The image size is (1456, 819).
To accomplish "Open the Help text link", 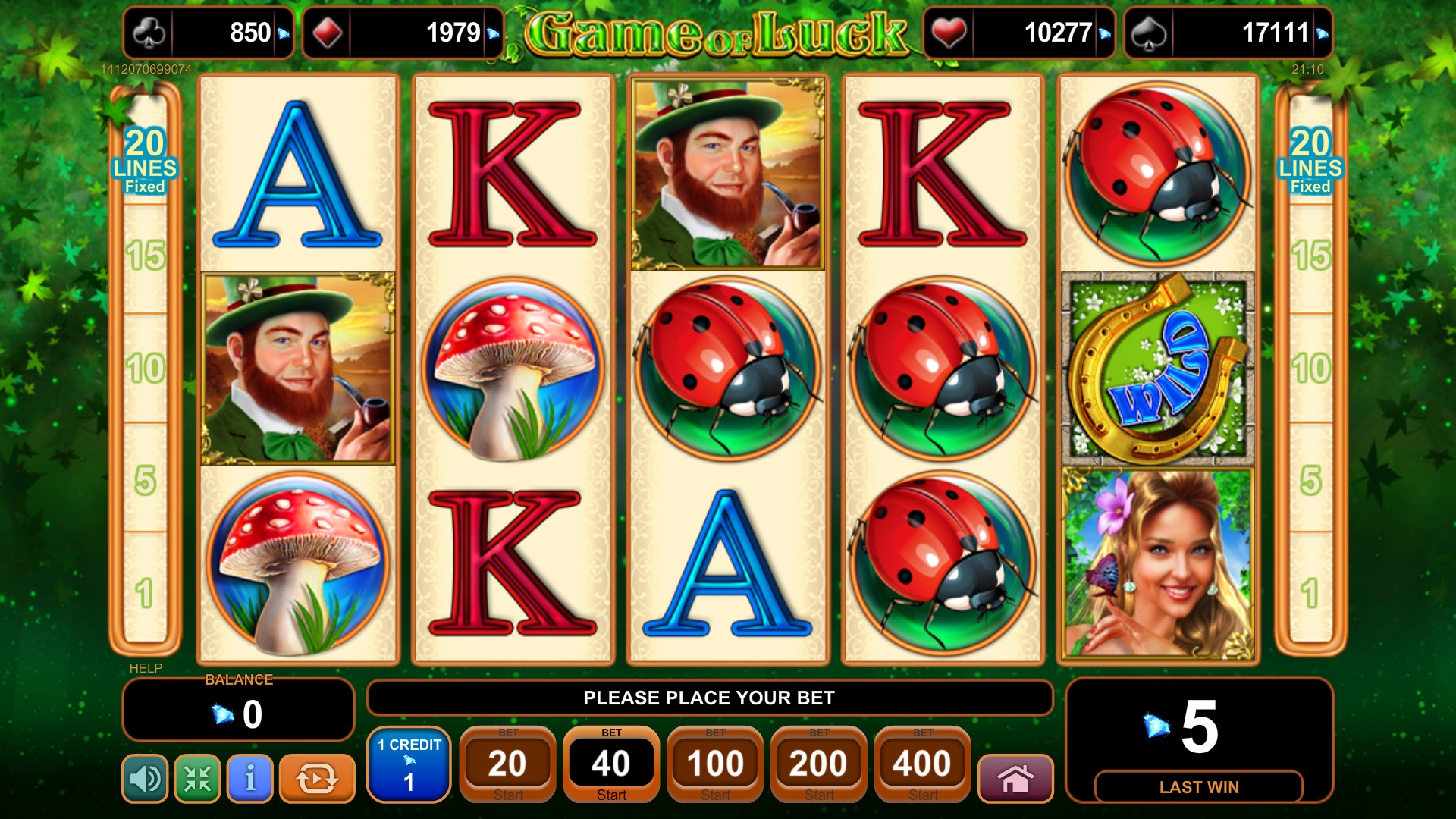I will [146, 668].
